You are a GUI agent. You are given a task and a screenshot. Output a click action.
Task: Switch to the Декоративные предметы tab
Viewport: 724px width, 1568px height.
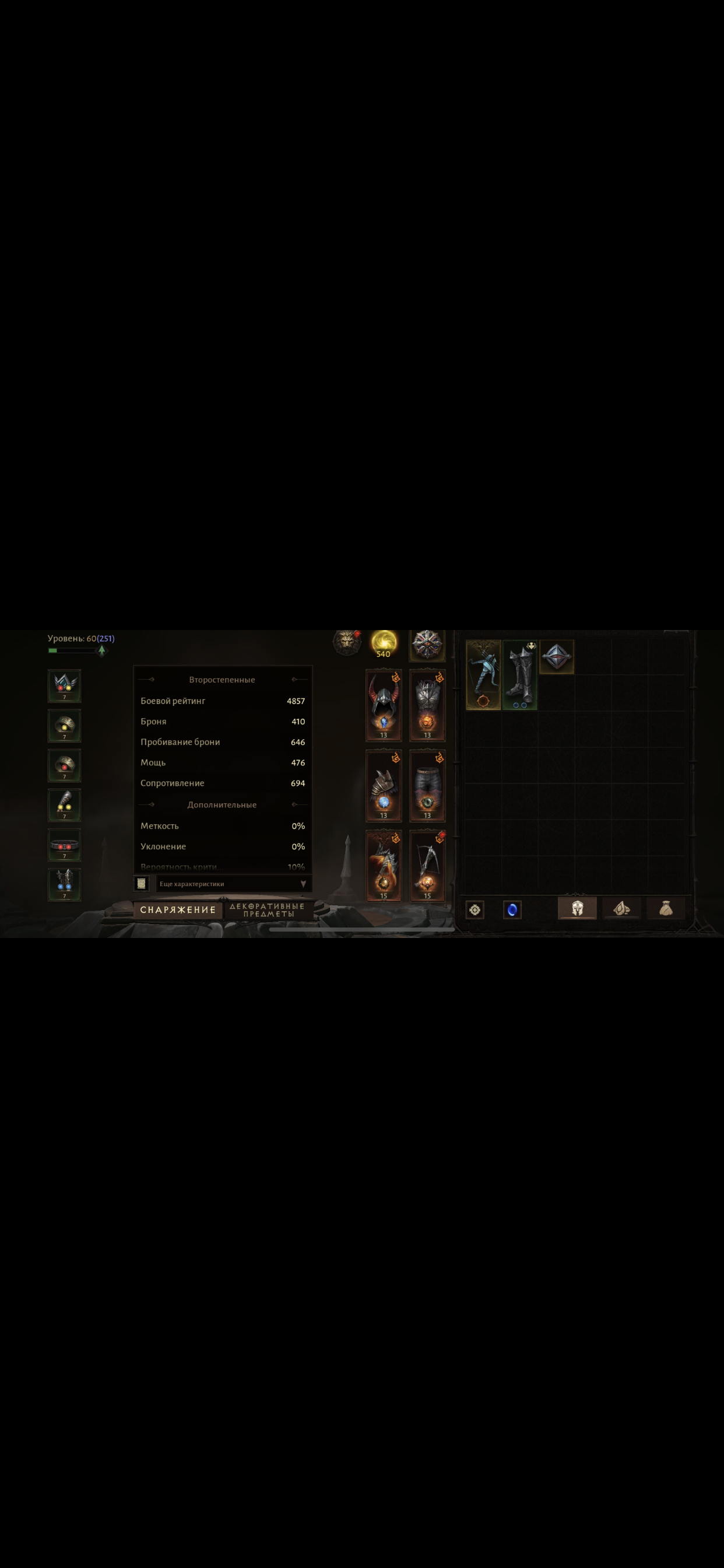(268, 910)
